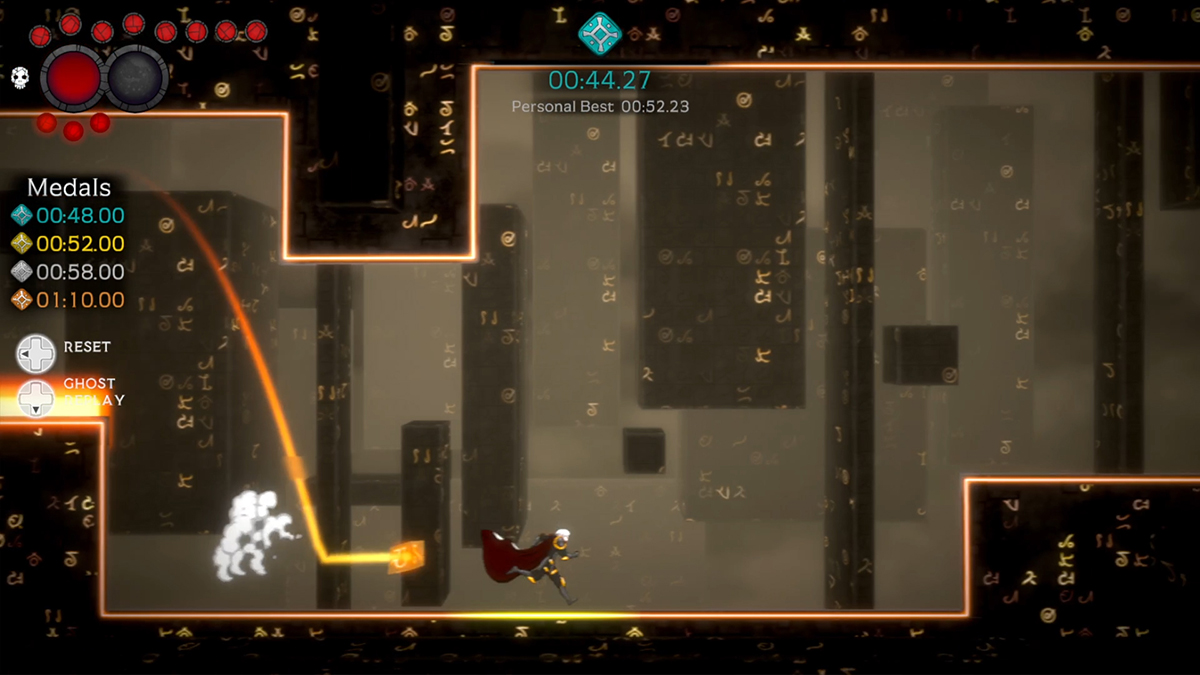1200x675 pixels.
Task: Select the gold 00:52.00 medal row
Action: [x=68, y=243]
